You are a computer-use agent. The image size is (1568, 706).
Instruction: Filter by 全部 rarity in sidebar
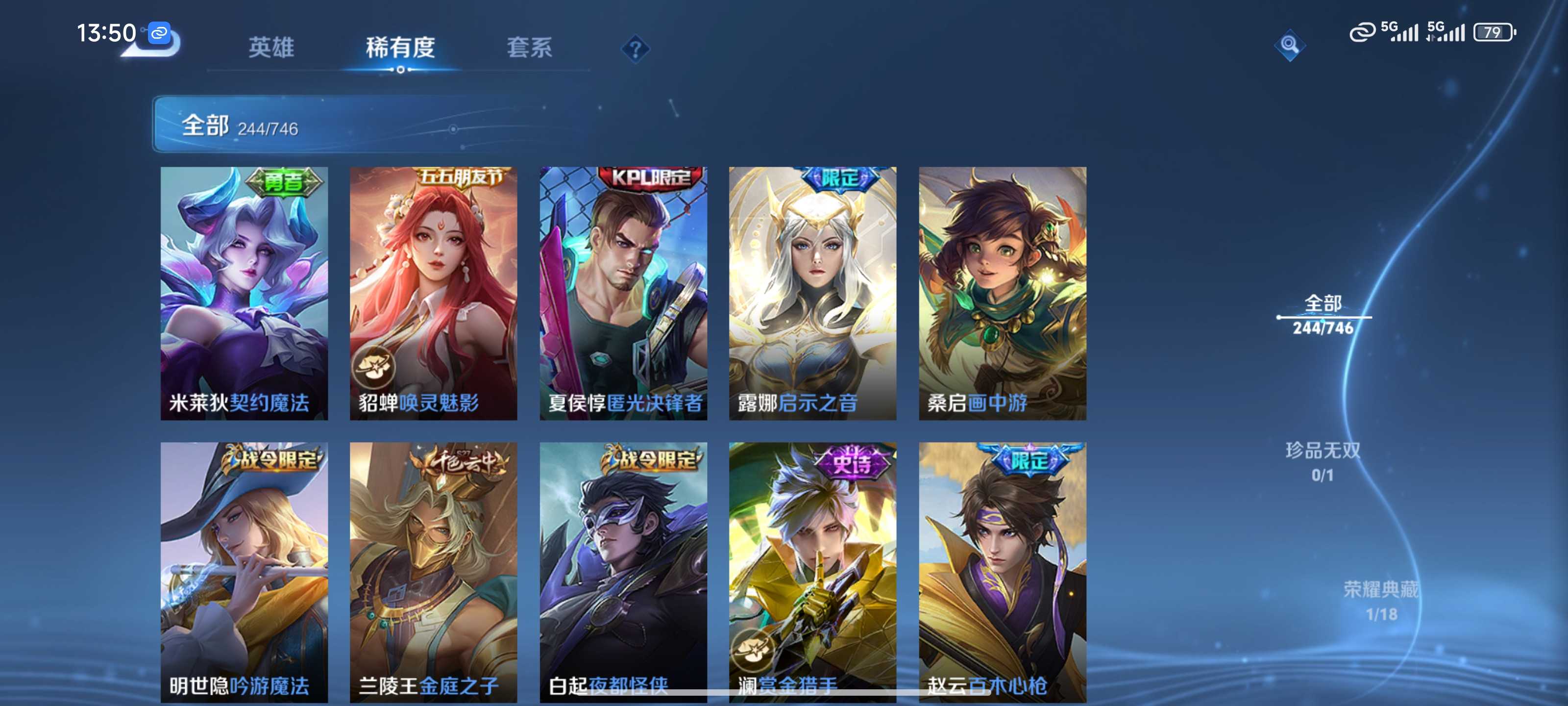pos(1323,314)
